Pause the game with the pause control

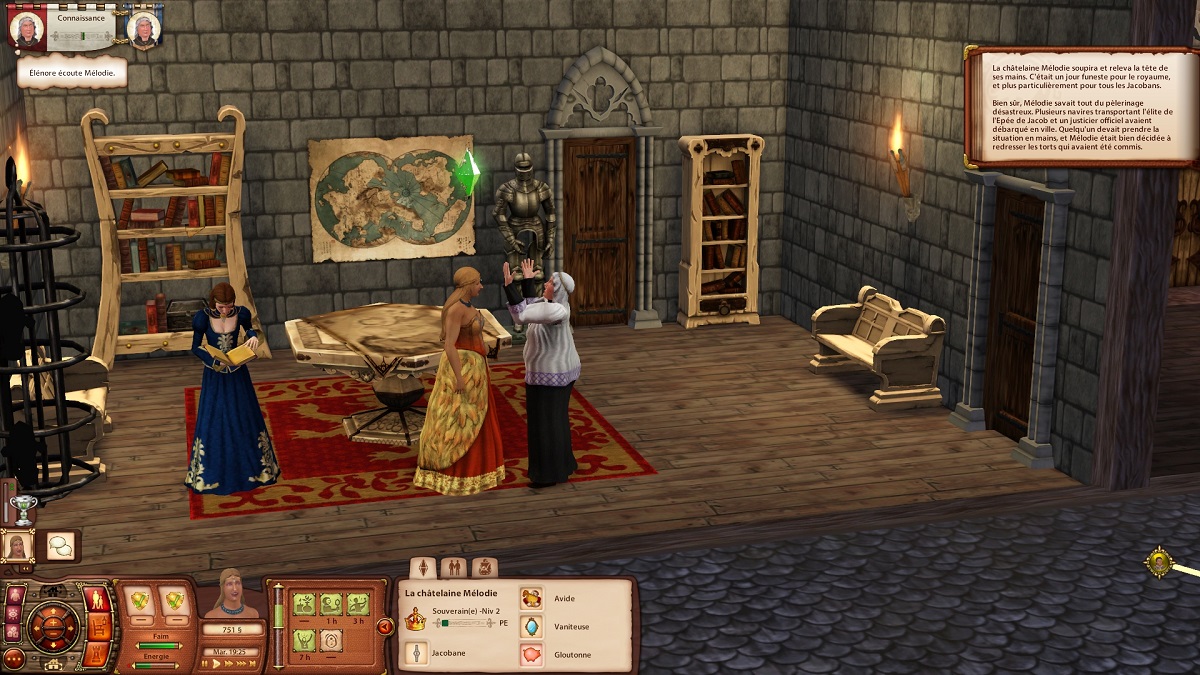point(204,663)
